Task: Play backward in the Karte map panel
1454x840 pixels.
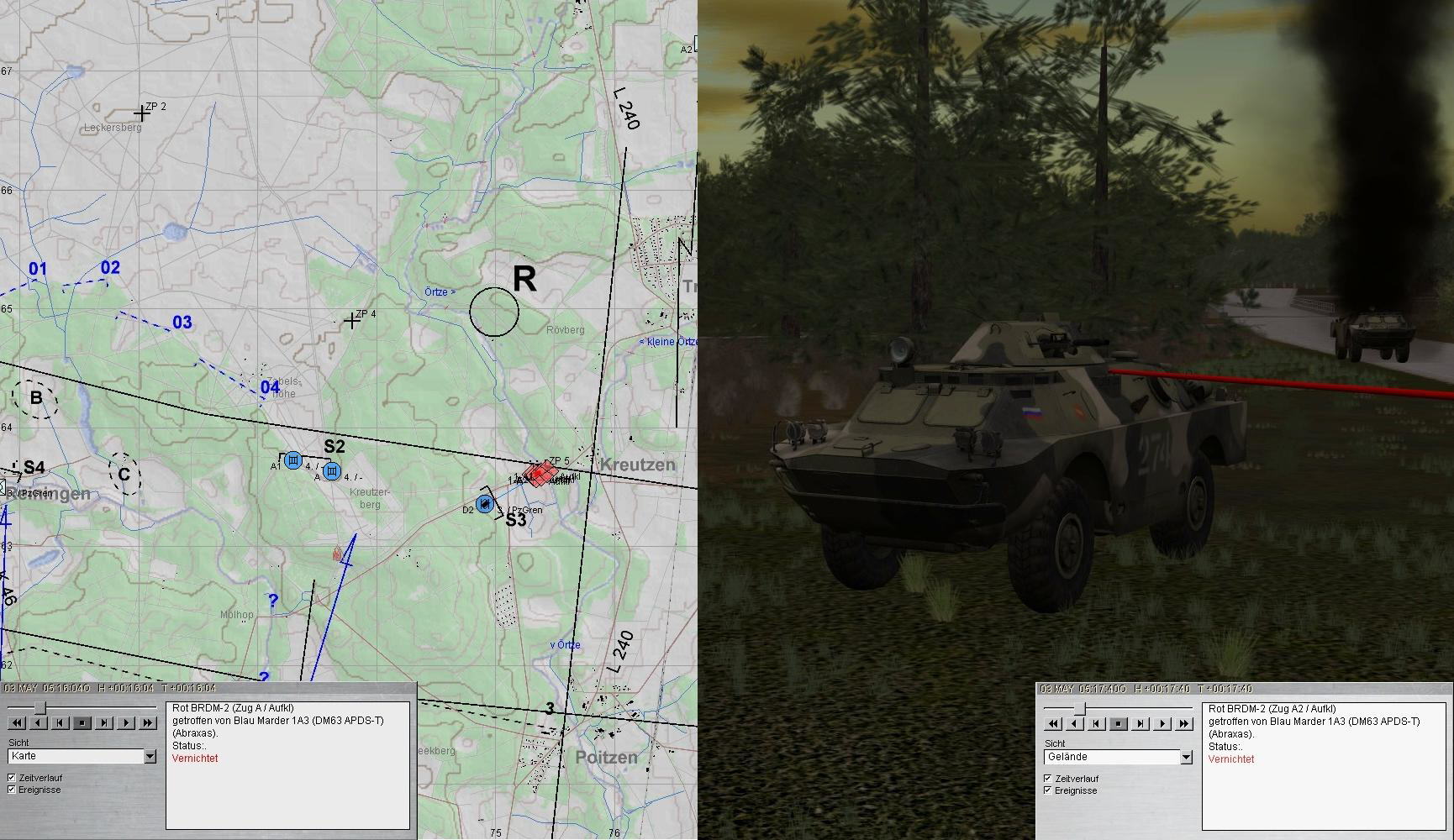Action: point(39,722)
